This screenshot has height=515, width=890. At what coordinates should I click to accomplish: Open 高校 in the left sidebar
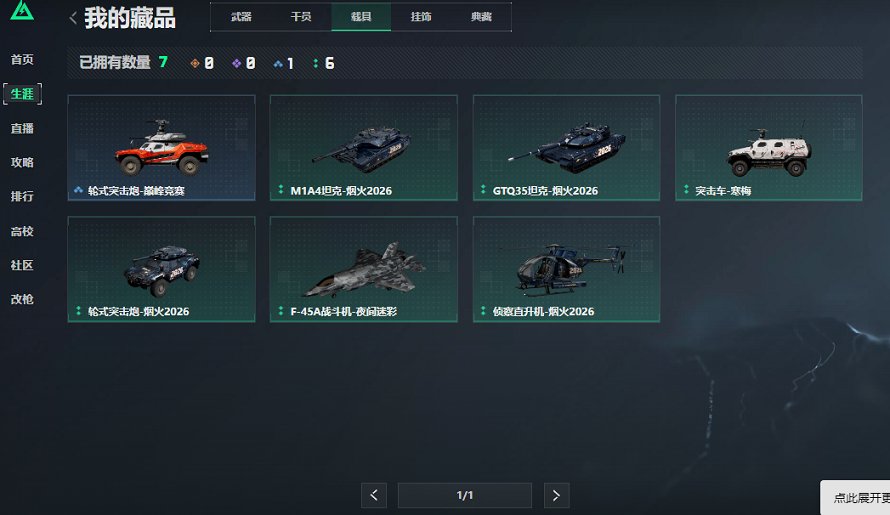pyautogui.click(x=22, y=231)
